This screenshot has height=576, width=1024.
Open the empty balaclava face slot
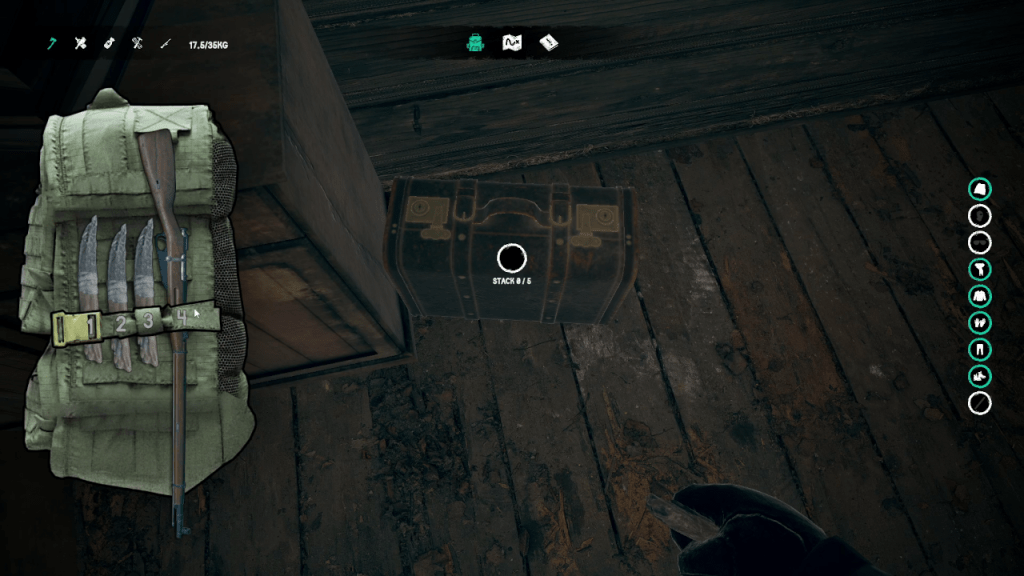[x=980, y=215]
